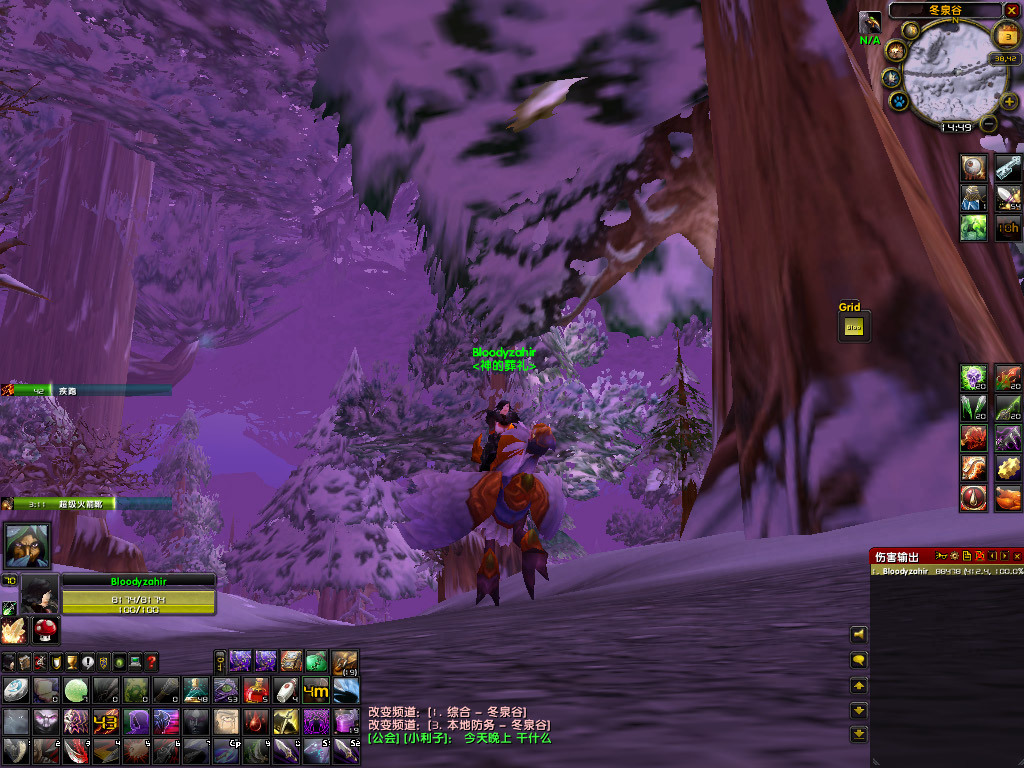
Task: Use the red potion with 5 charges
Action: tap(256, 690)
